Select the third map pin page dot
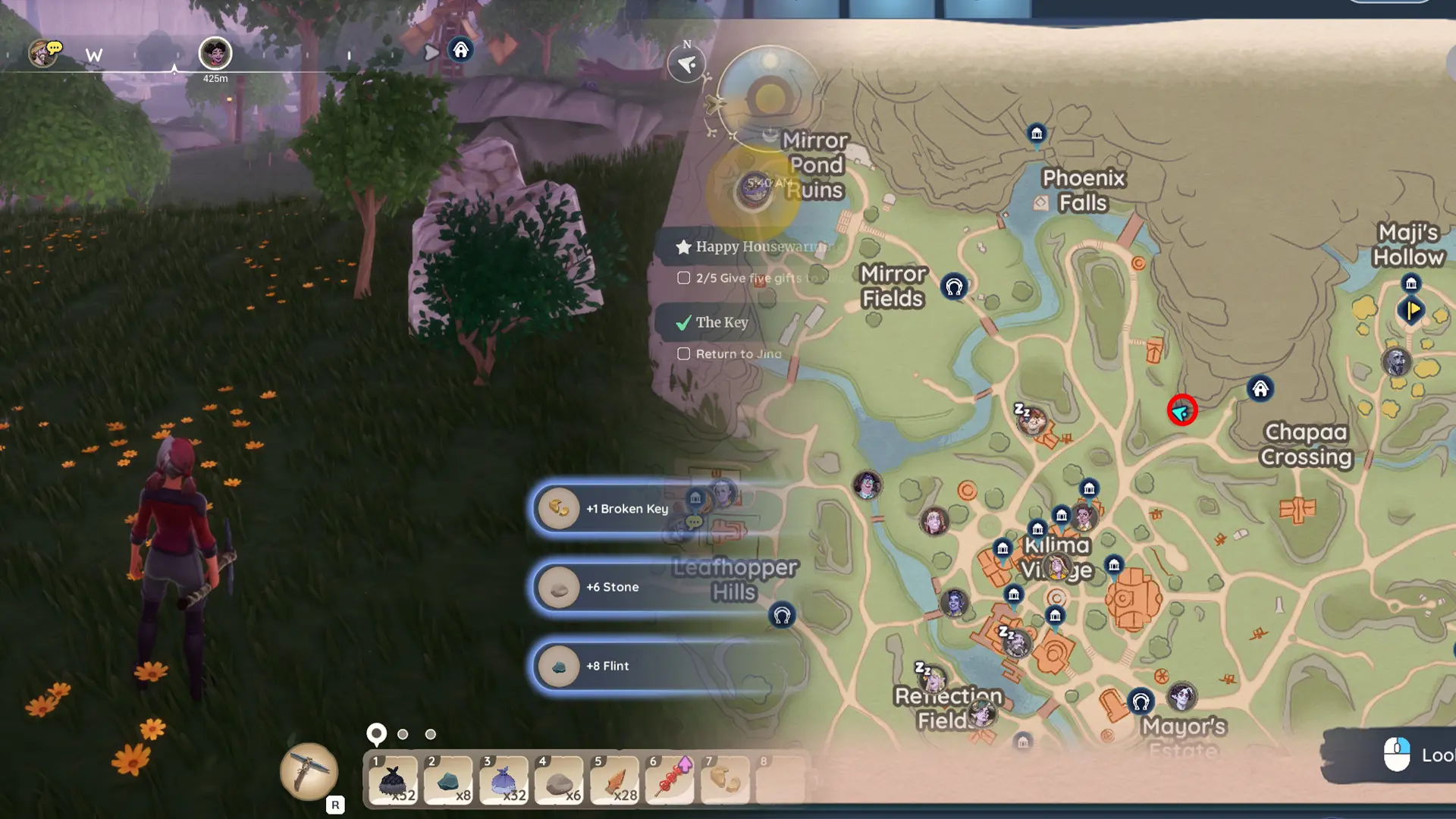Image resolution: width=1456 pixels, height=819 pixels. coord(431,734)
